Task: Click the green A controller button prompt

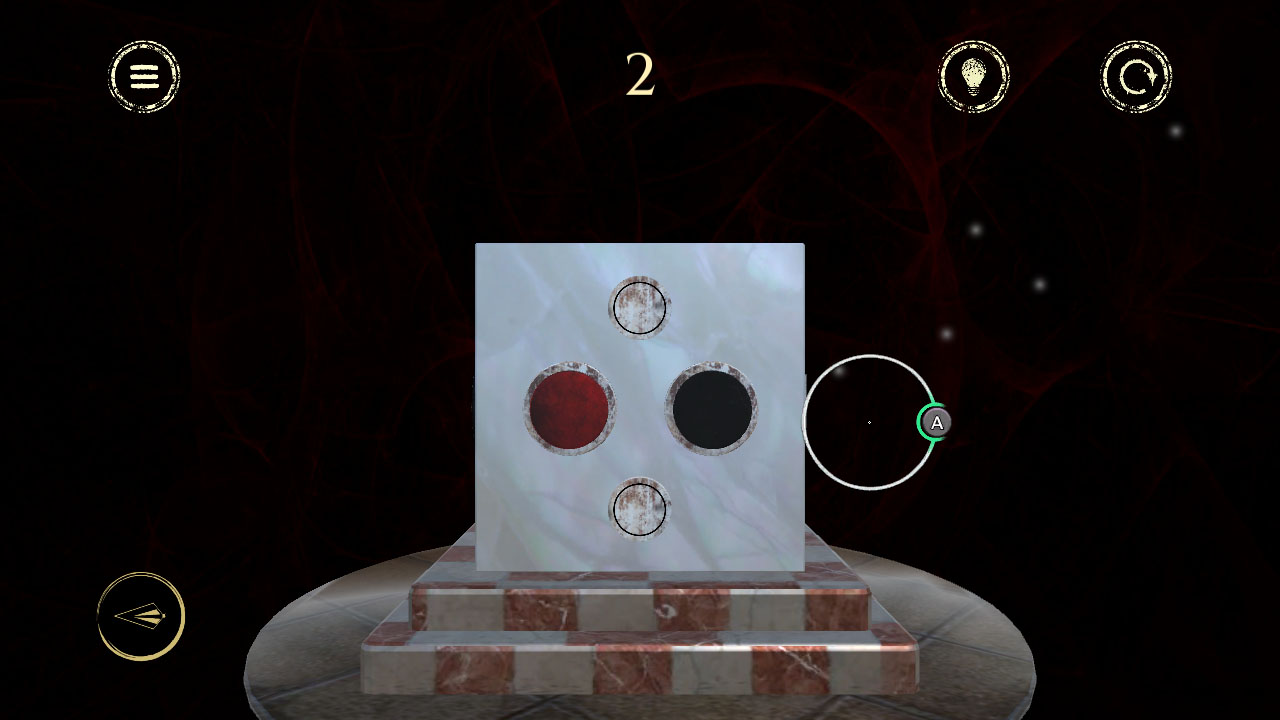Action: pos(934,423)
